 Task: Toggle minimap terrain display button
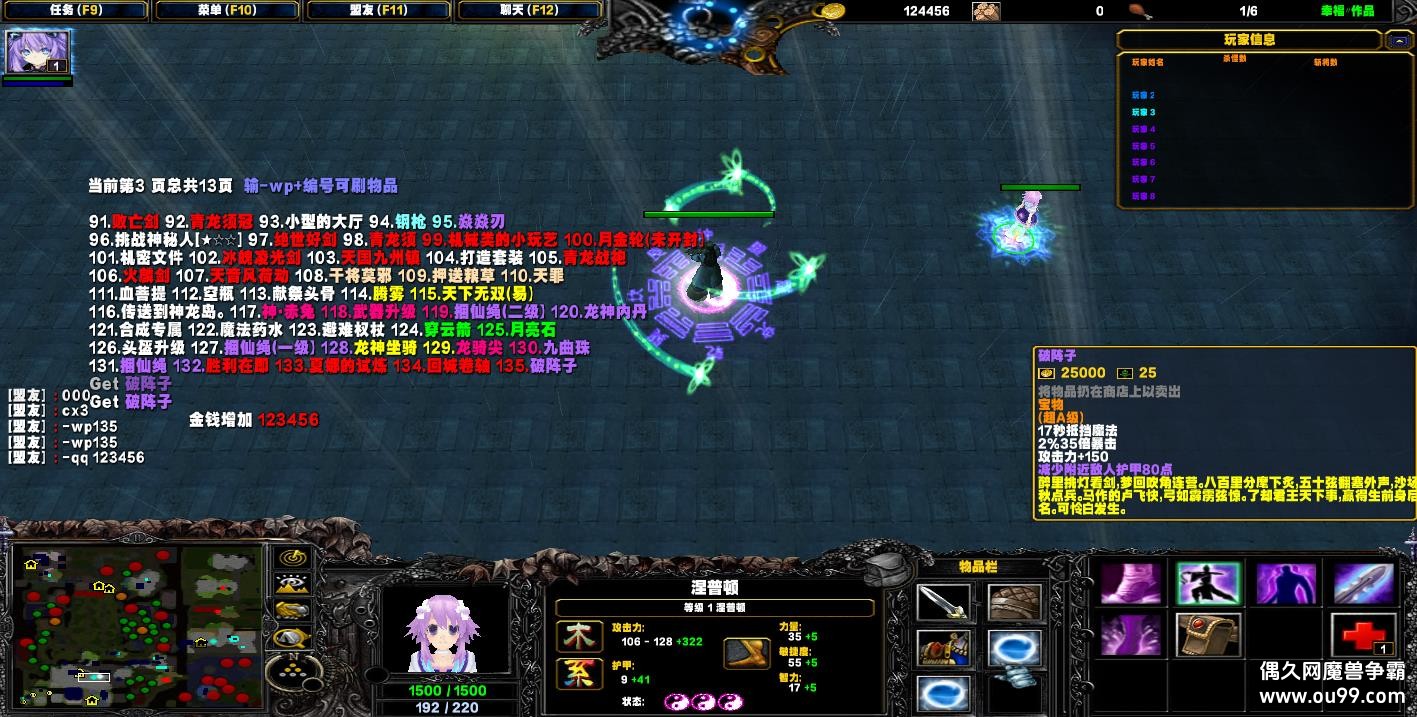pyautogui.click(x=292, y=584)
